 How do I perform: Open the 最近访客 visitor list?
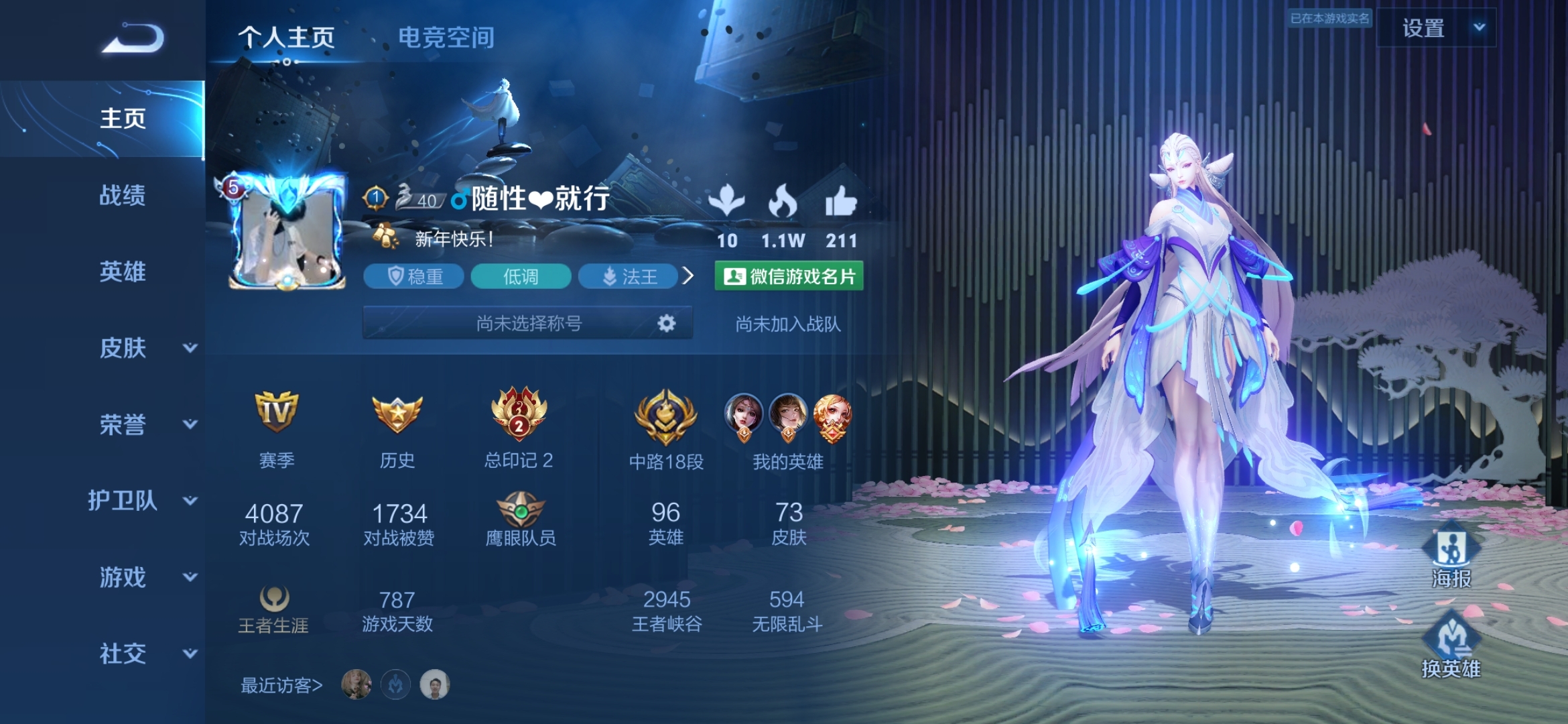point(281,685)
